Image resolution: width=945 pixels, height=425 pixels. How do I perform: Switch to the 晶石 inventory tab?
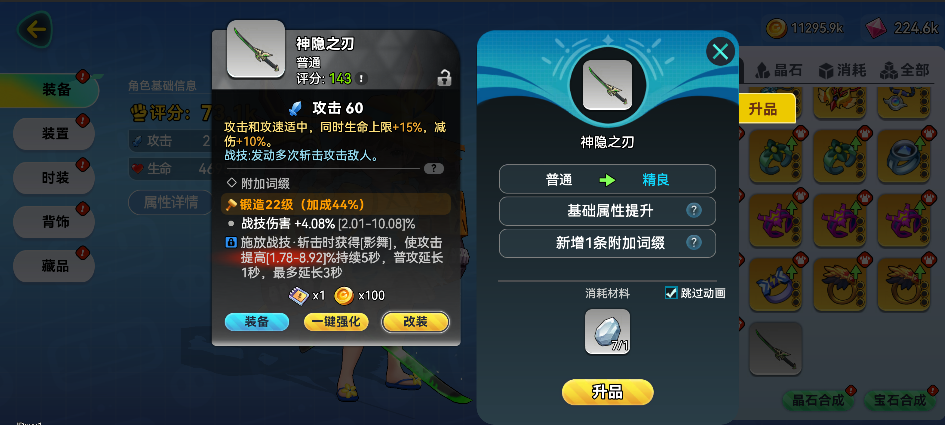(778, 71)
